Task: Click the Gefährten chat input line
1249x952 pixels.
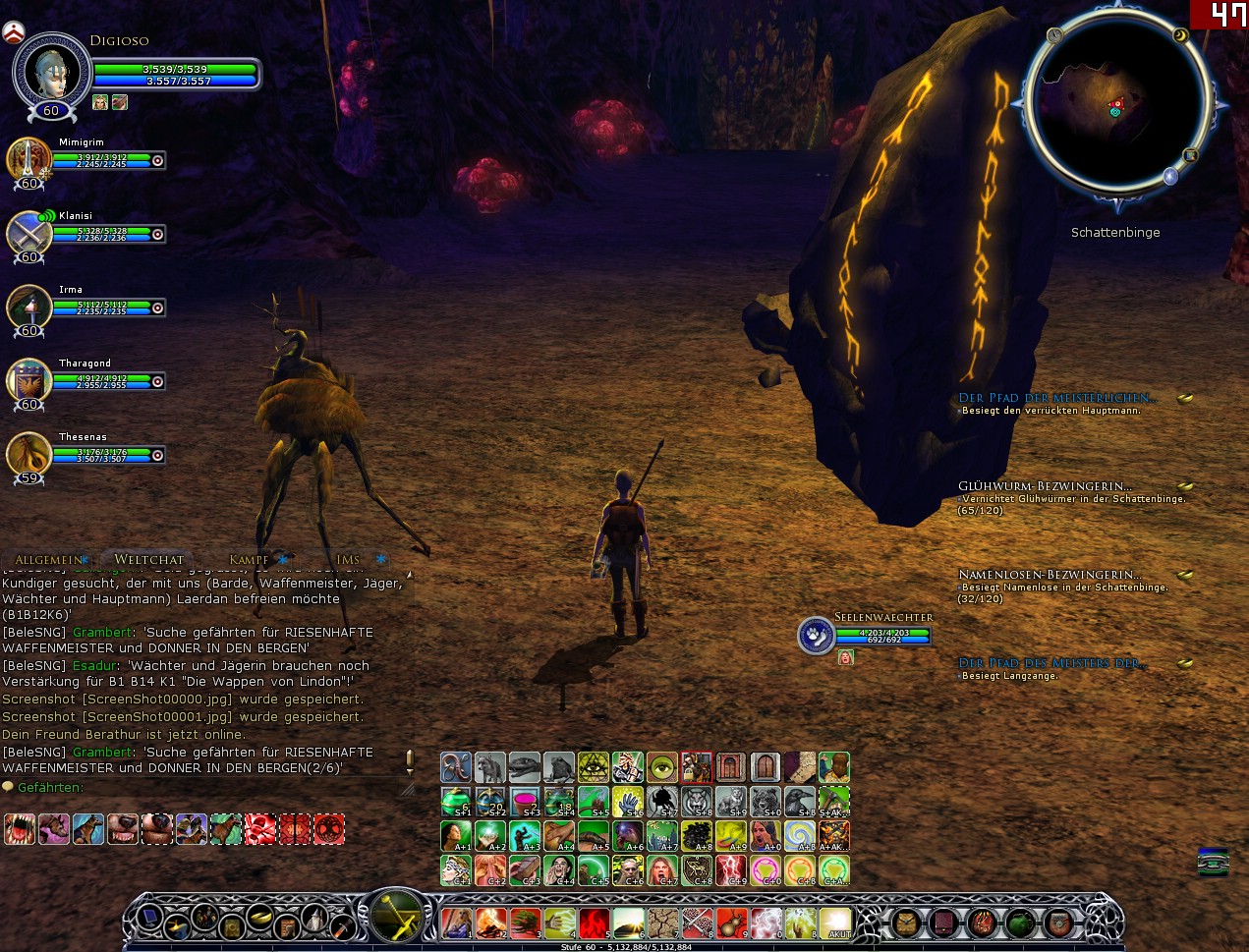Action: 197,788
